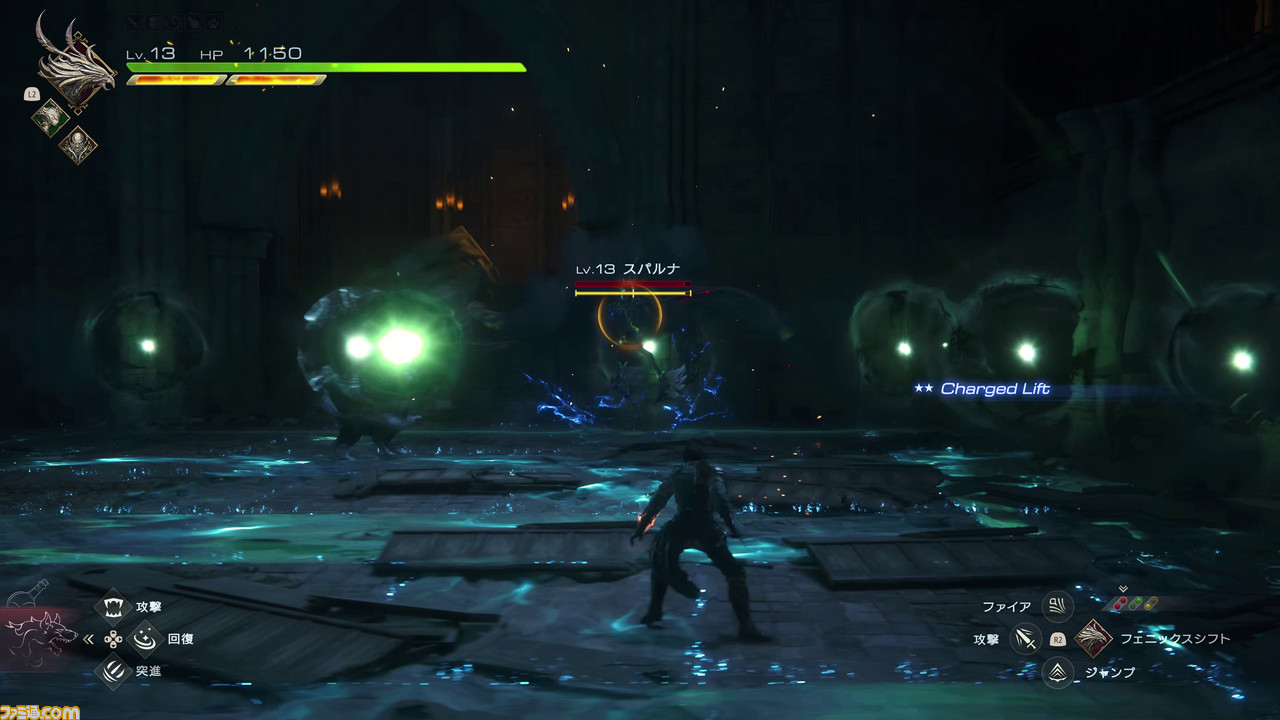Activate the sword 攻撃 icon
The width and height of the screenshot is (1280, 720).
click(1024, 638)
